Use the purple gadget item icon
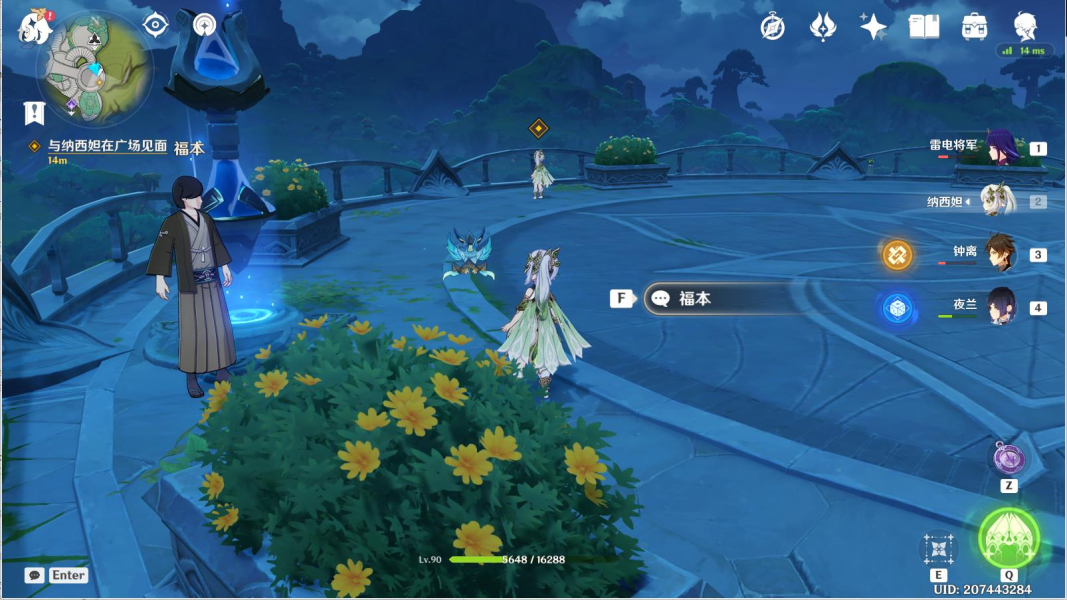Viewport: 1067px width, 600px height. point(1008,459)
